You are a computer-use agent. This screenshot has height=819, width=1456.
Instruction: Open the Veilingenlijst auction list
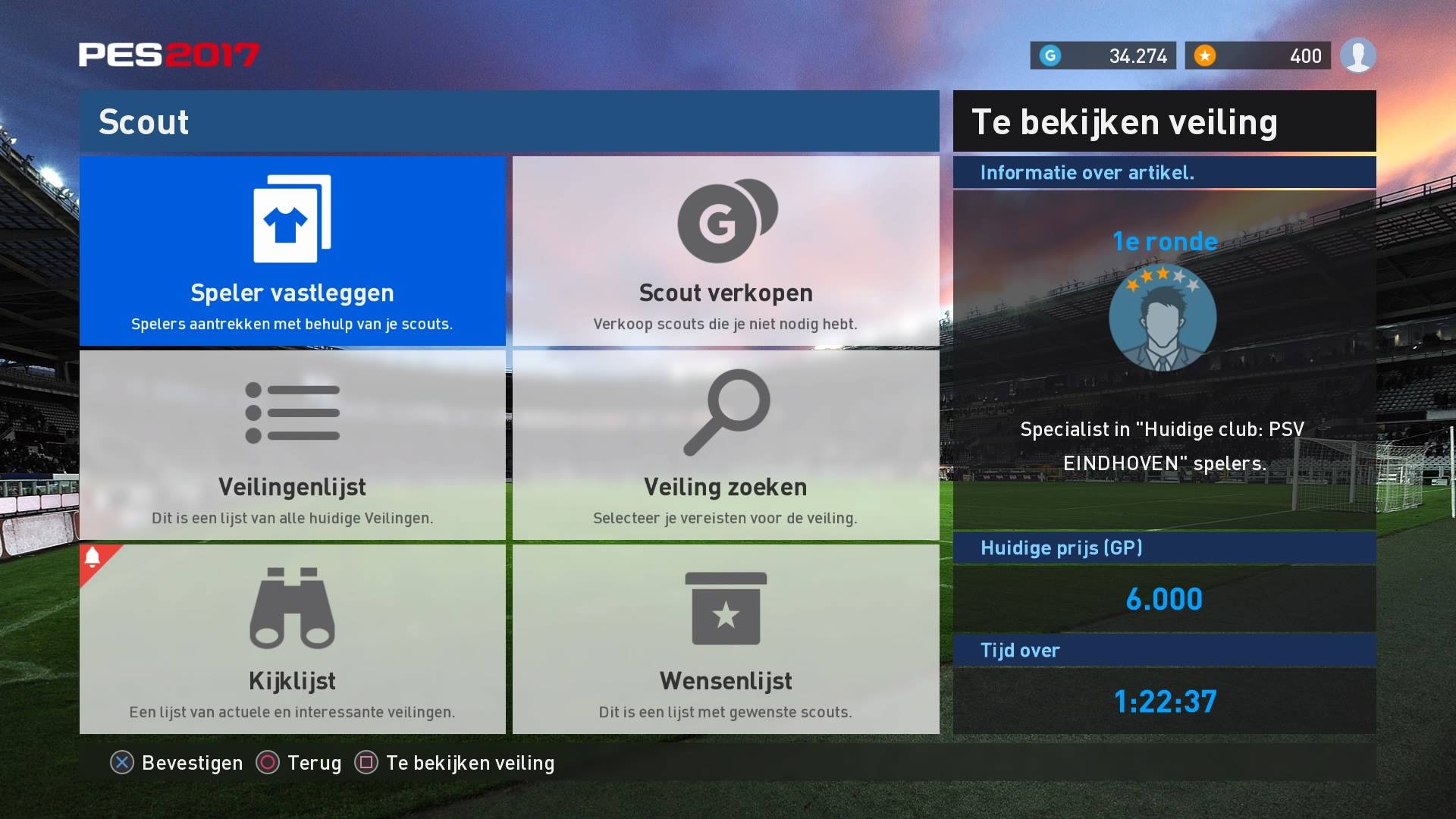pyautogui.click(x=292, y=445)
